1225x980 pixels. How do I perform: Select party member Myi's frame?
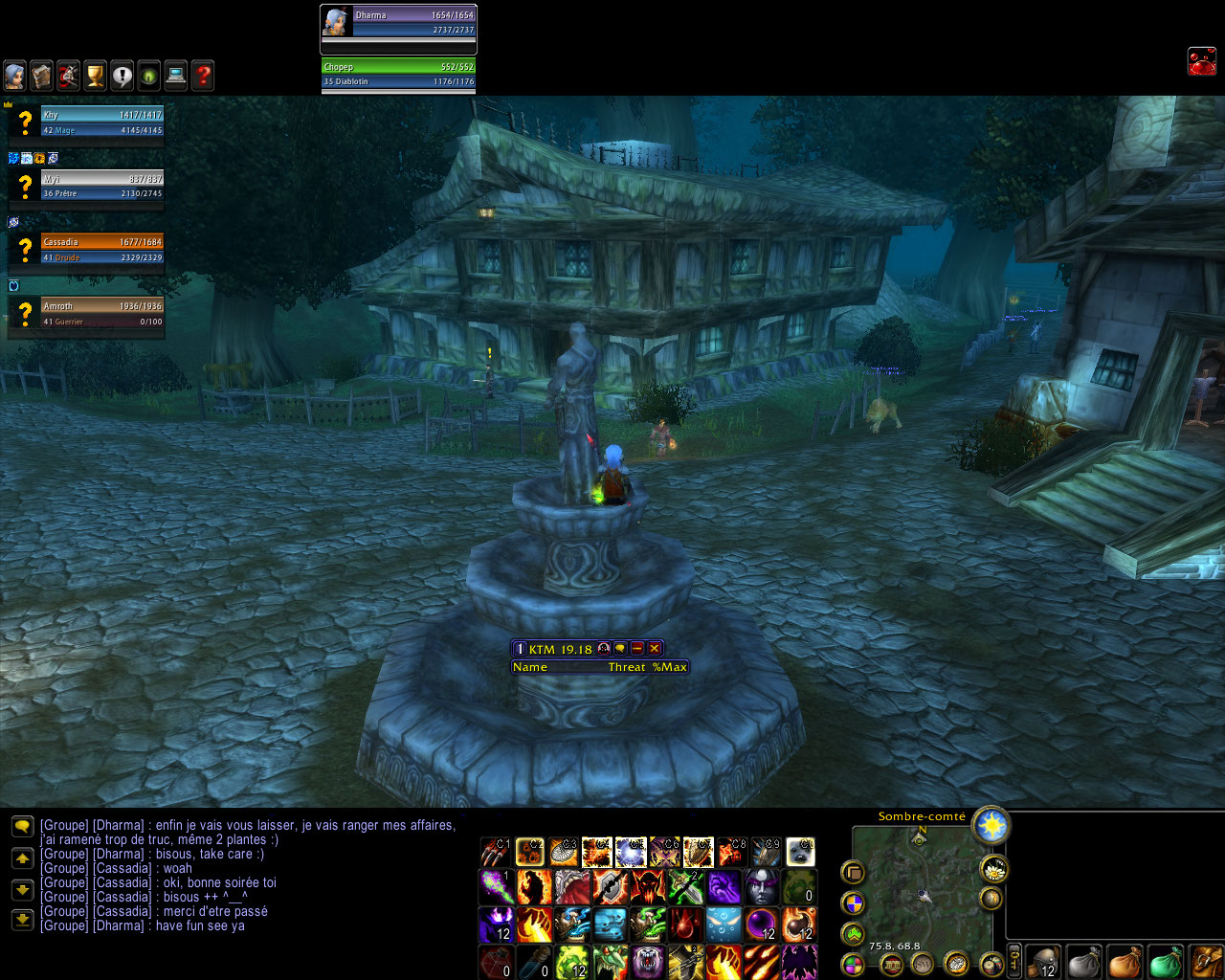(x=101, y=186)
